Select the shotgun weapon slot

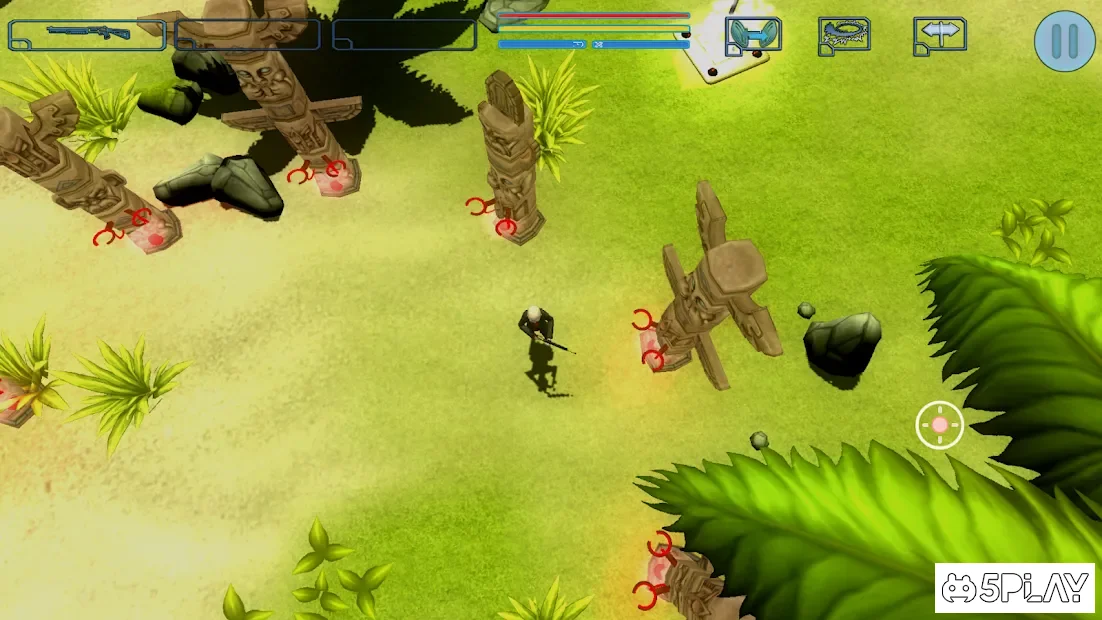(87, 35)
